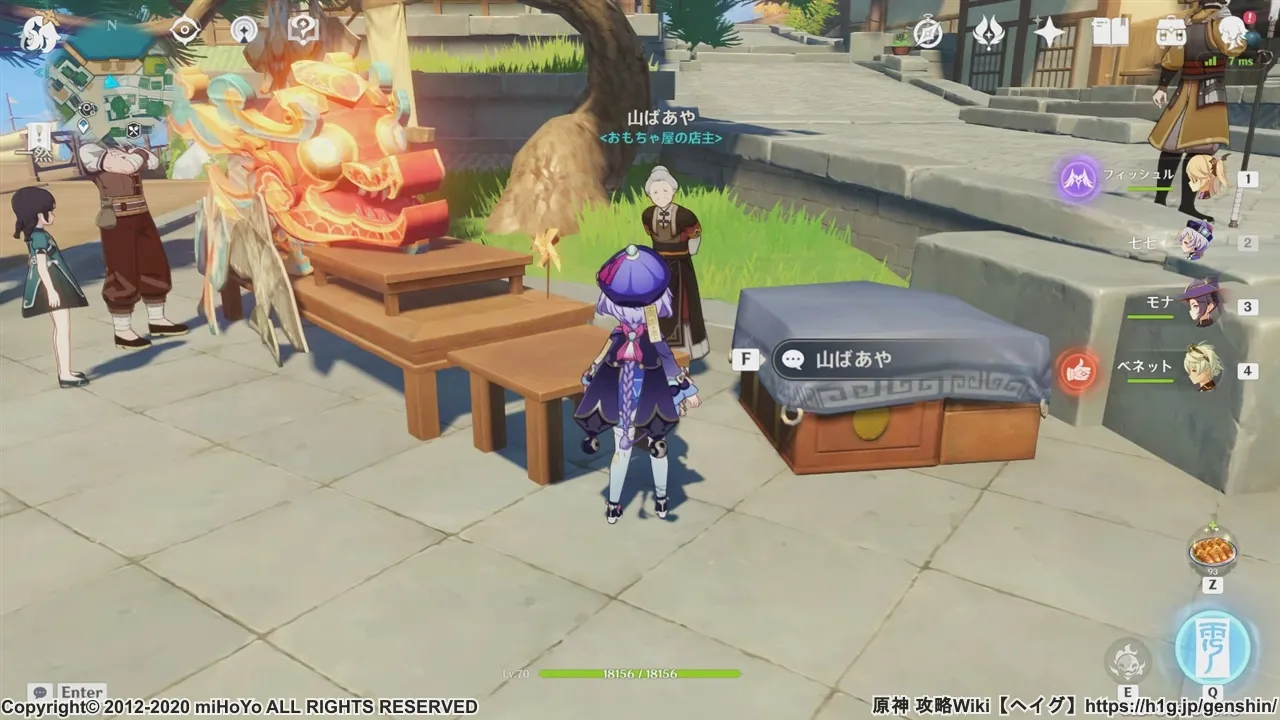This screenshot has width=1280, height=720.
Task: Open the character screen with the red notification badge
Action: click(x=1230, y=32)
